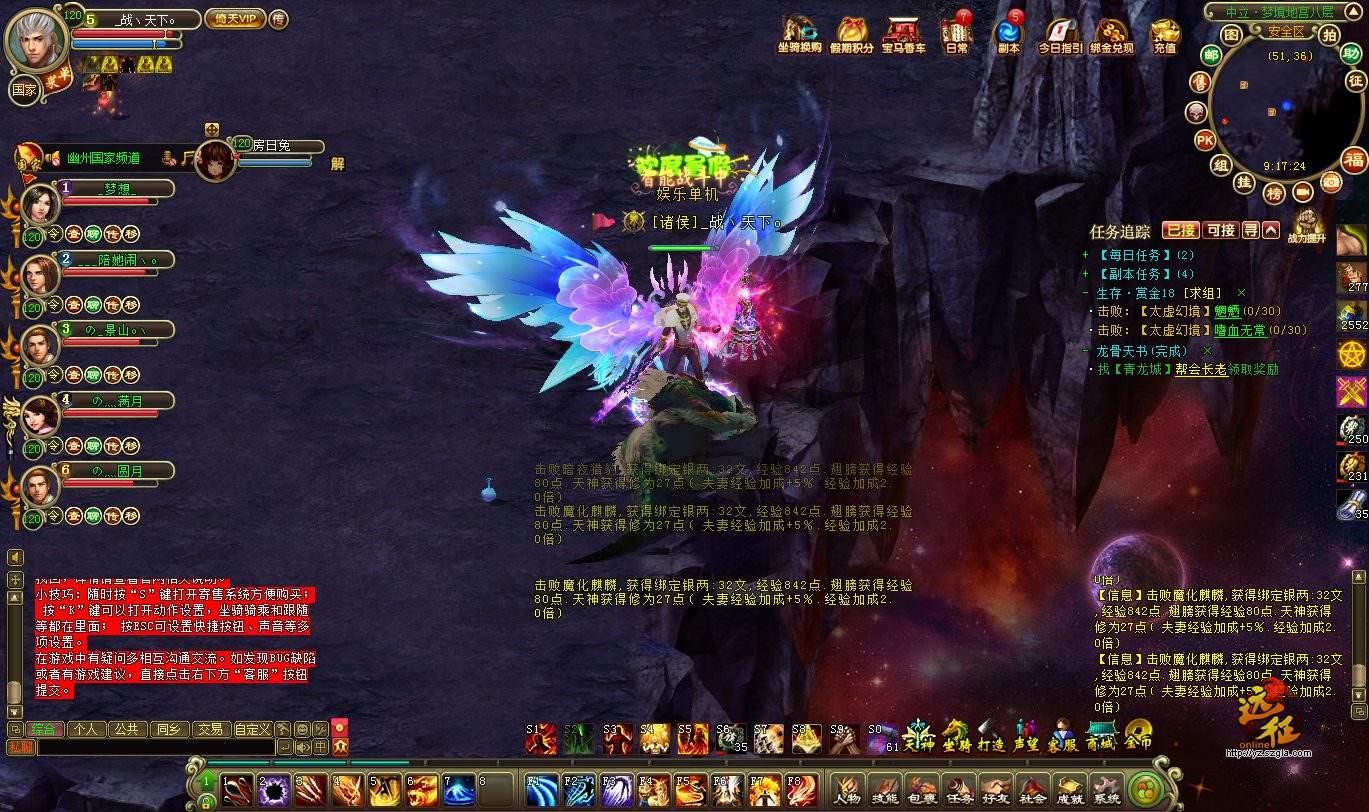Switch chat to the 交易 trade tab
This screenshot has height=812, width=1369.
click(208, 729)
